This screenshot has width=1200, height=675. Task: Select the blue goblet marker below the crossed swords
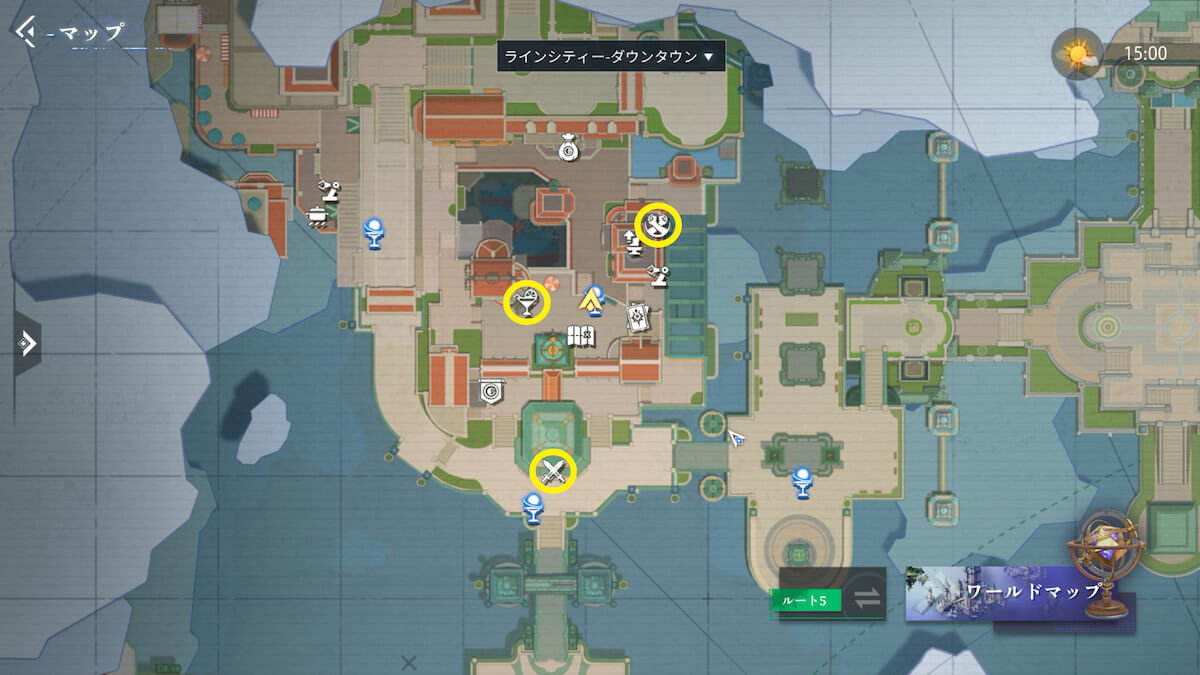(x=535, y=508)
